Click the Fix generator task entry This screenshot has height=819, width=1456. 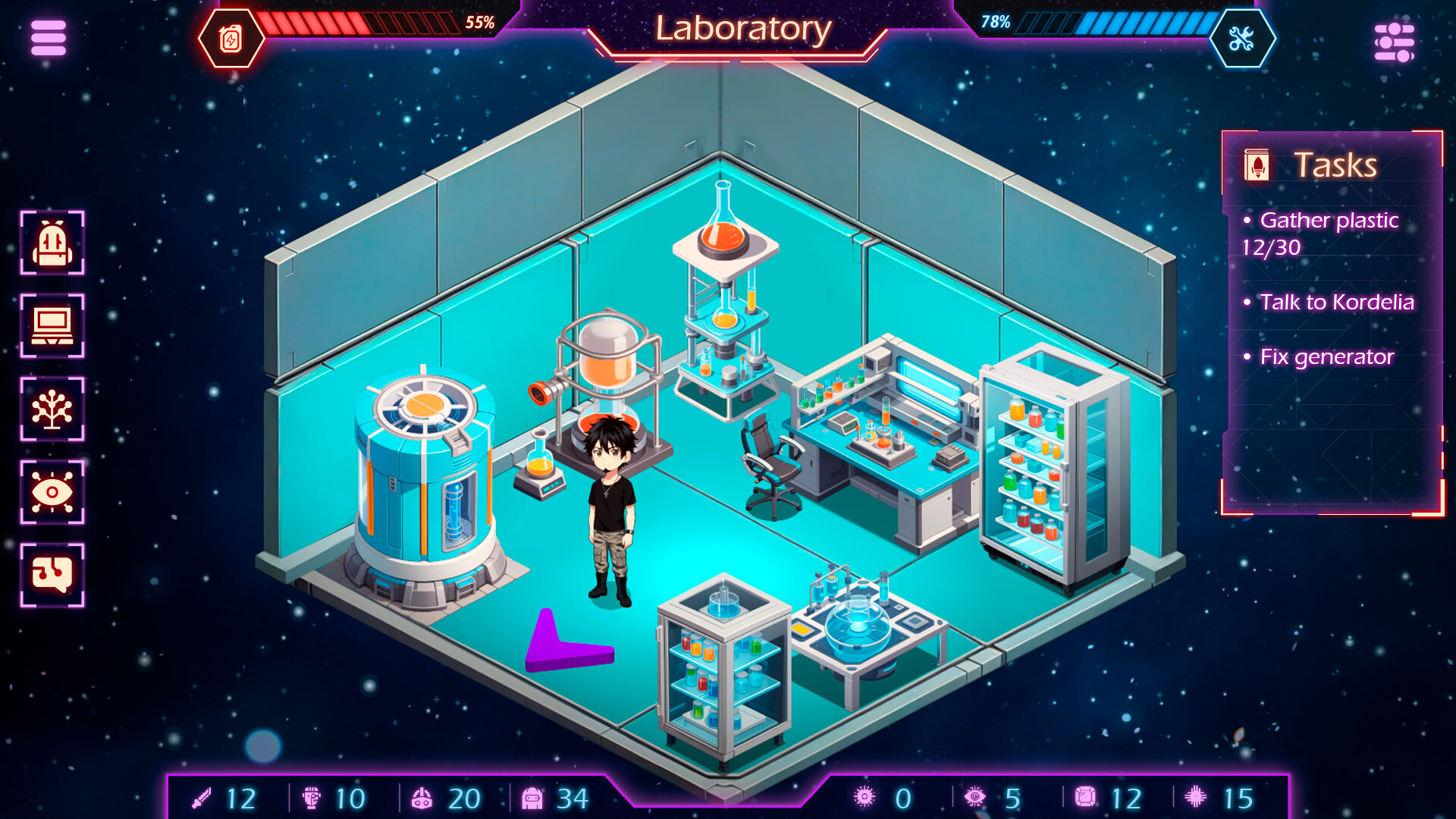click(x=1327, y=356)
